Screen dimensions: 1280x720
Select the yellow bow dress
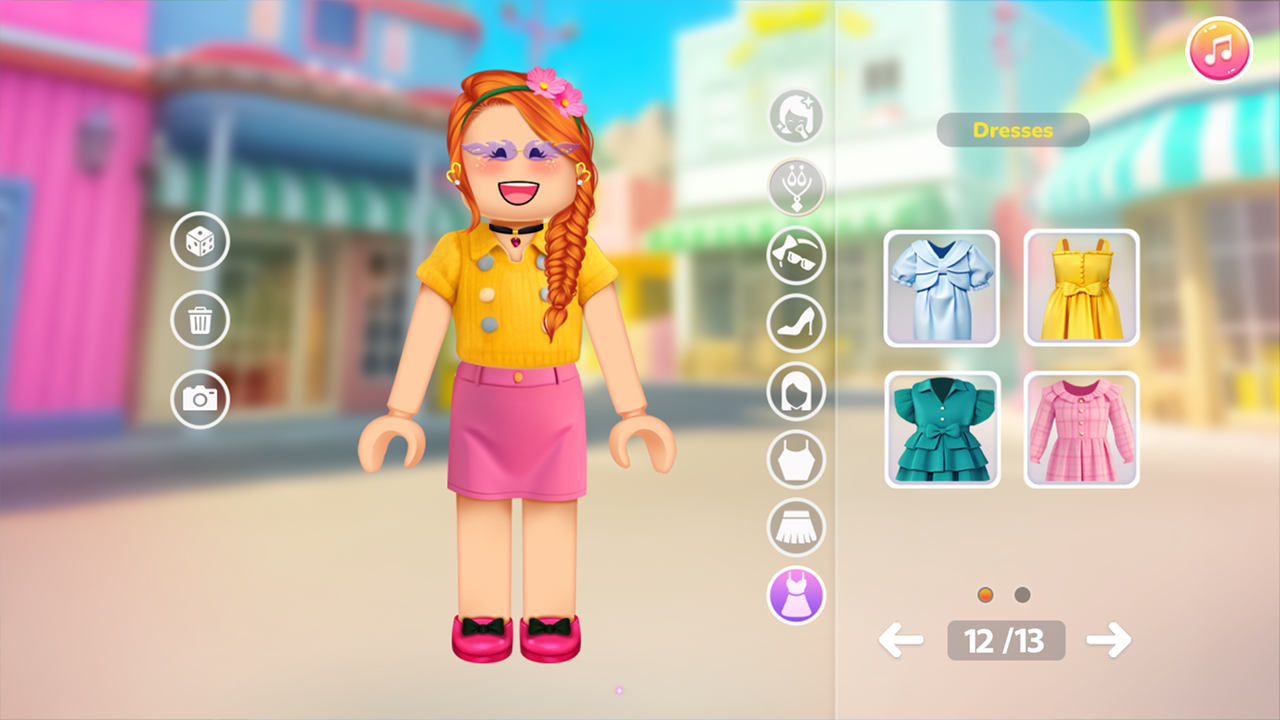point(1081,287)
